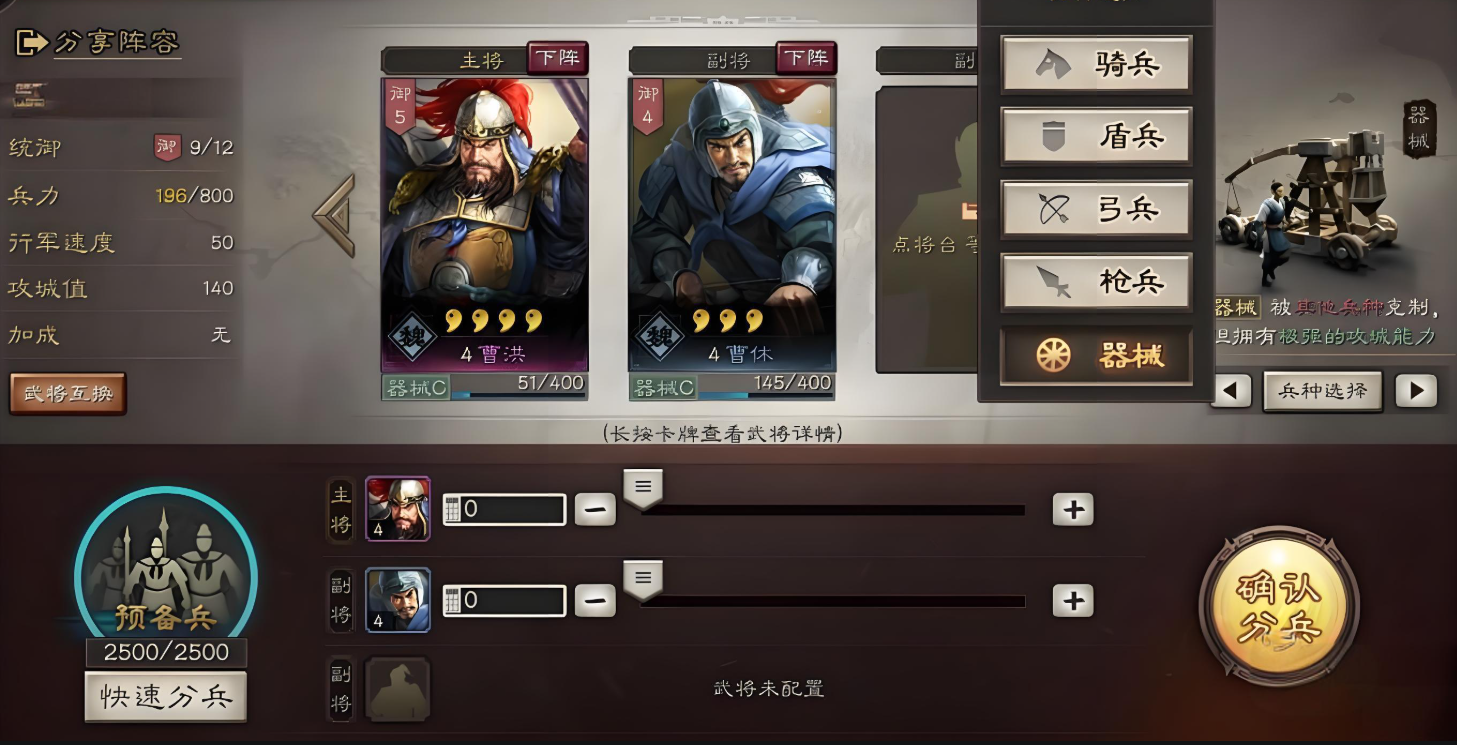Viewport: 1457px width, 745px height.
Task: Click the right arrow next to 兵种选择
Action: (x=1418, y=391)
